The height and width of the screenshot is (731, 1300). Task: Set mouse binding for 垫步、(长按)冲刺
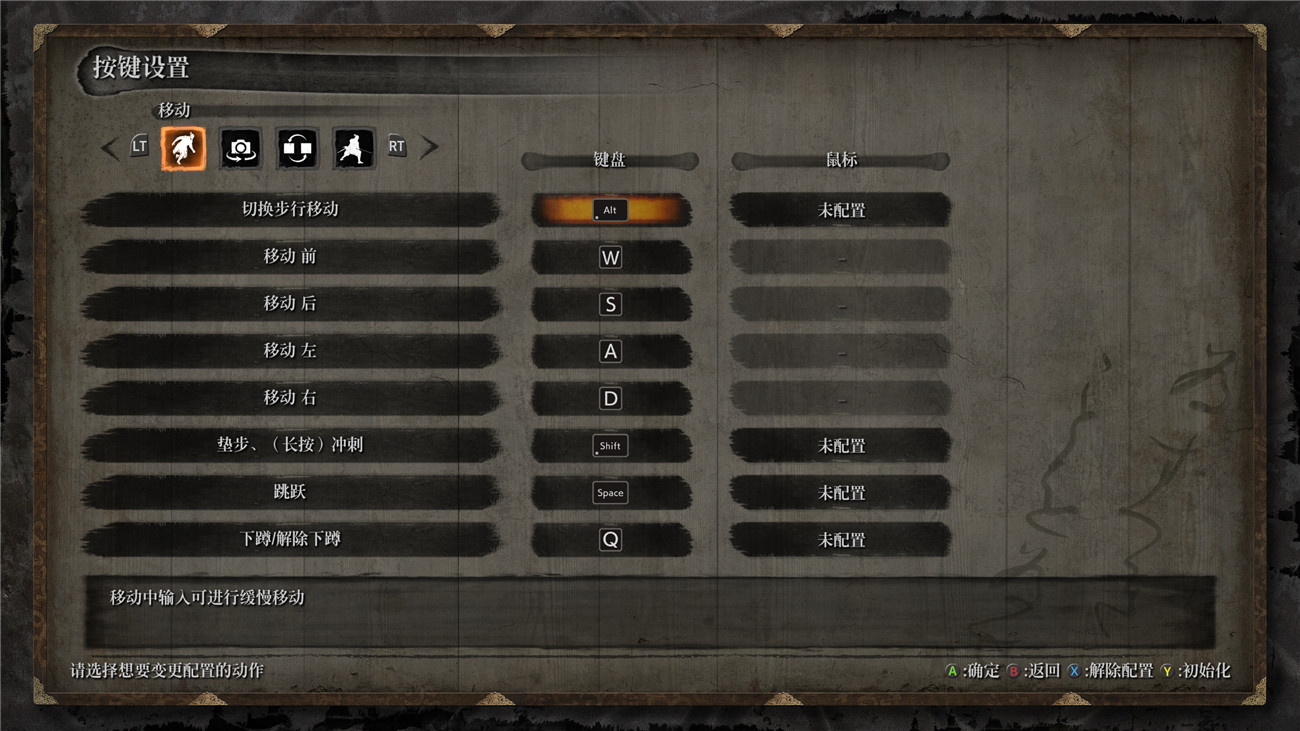tap(841, 445)
